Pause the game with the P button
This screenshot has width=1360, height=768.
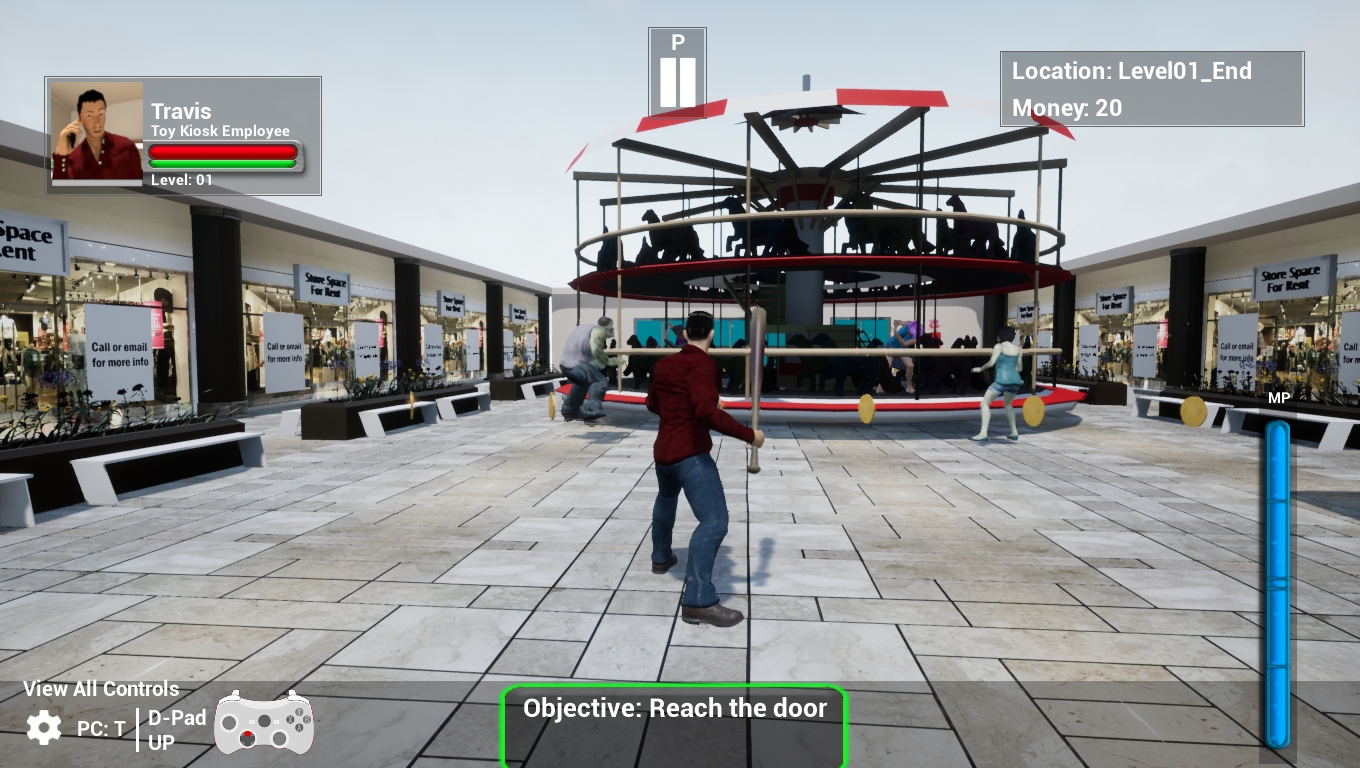pos(677,73)
